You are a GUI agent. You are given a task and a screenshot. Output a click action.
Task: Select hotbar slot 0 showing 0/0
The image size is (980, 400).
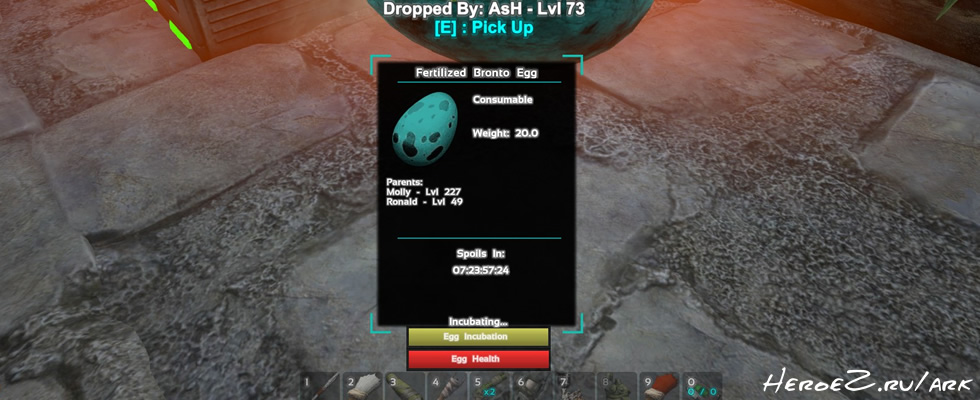coord(702,386)
